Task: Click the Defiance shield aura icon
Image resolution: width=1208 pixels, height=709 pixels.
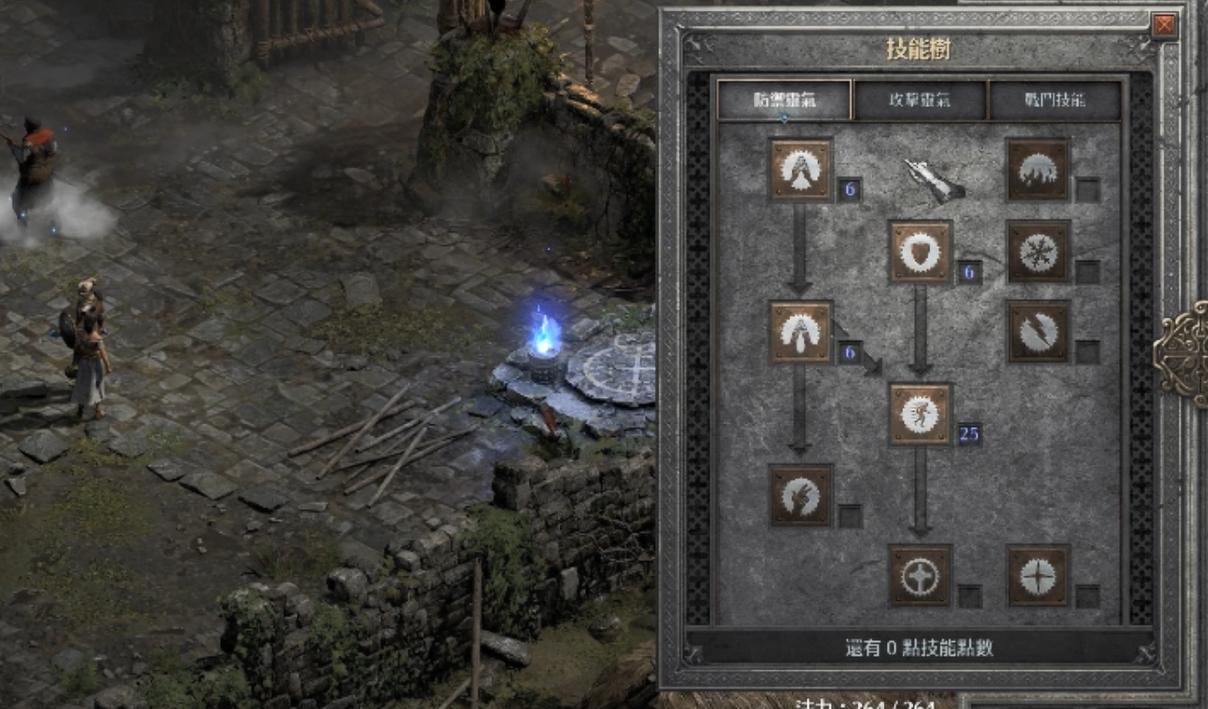Action: [x=920, y=252]
